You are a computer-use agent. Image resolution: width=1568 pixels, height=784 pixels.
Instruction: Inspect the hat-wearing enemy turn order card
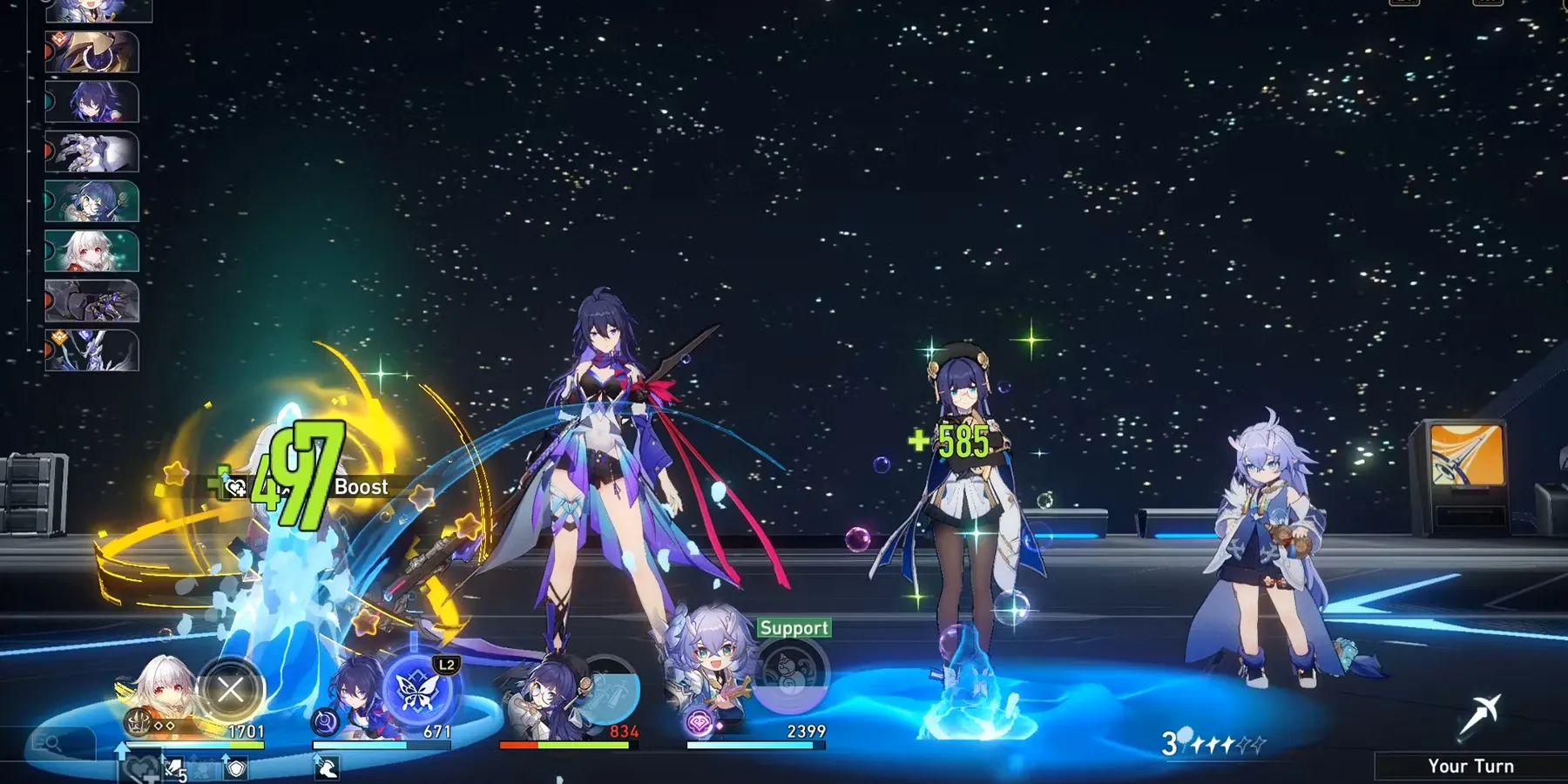tap(91, 53)
